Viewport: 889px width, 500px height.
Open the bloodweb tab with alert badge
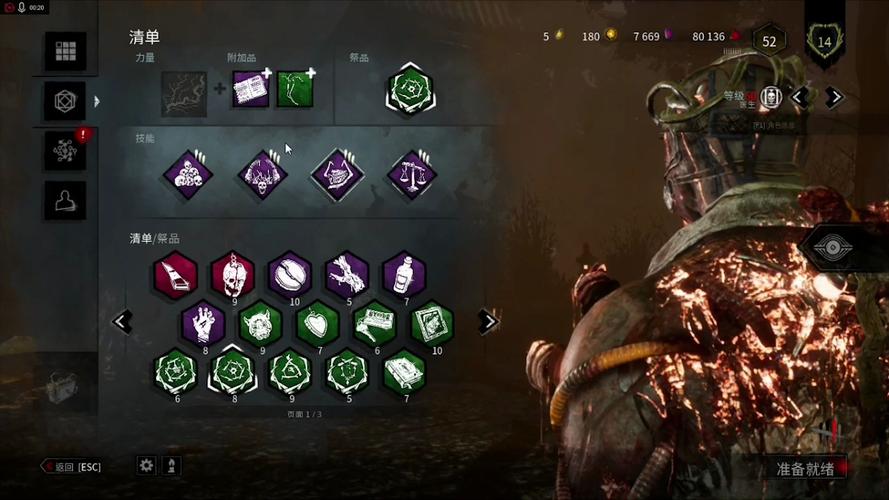(x=65, y=150)
